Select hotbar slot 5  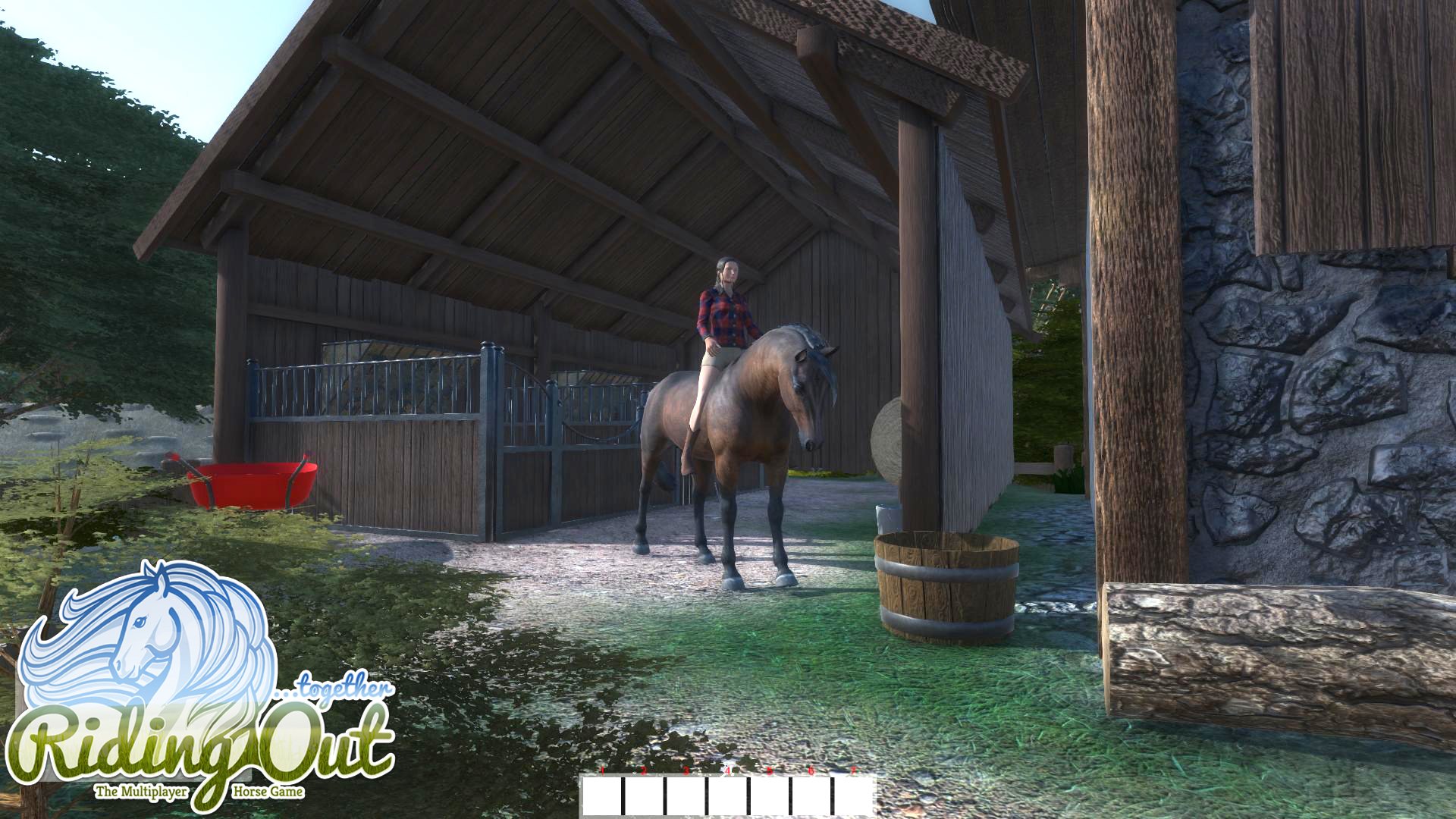[769, 796]
